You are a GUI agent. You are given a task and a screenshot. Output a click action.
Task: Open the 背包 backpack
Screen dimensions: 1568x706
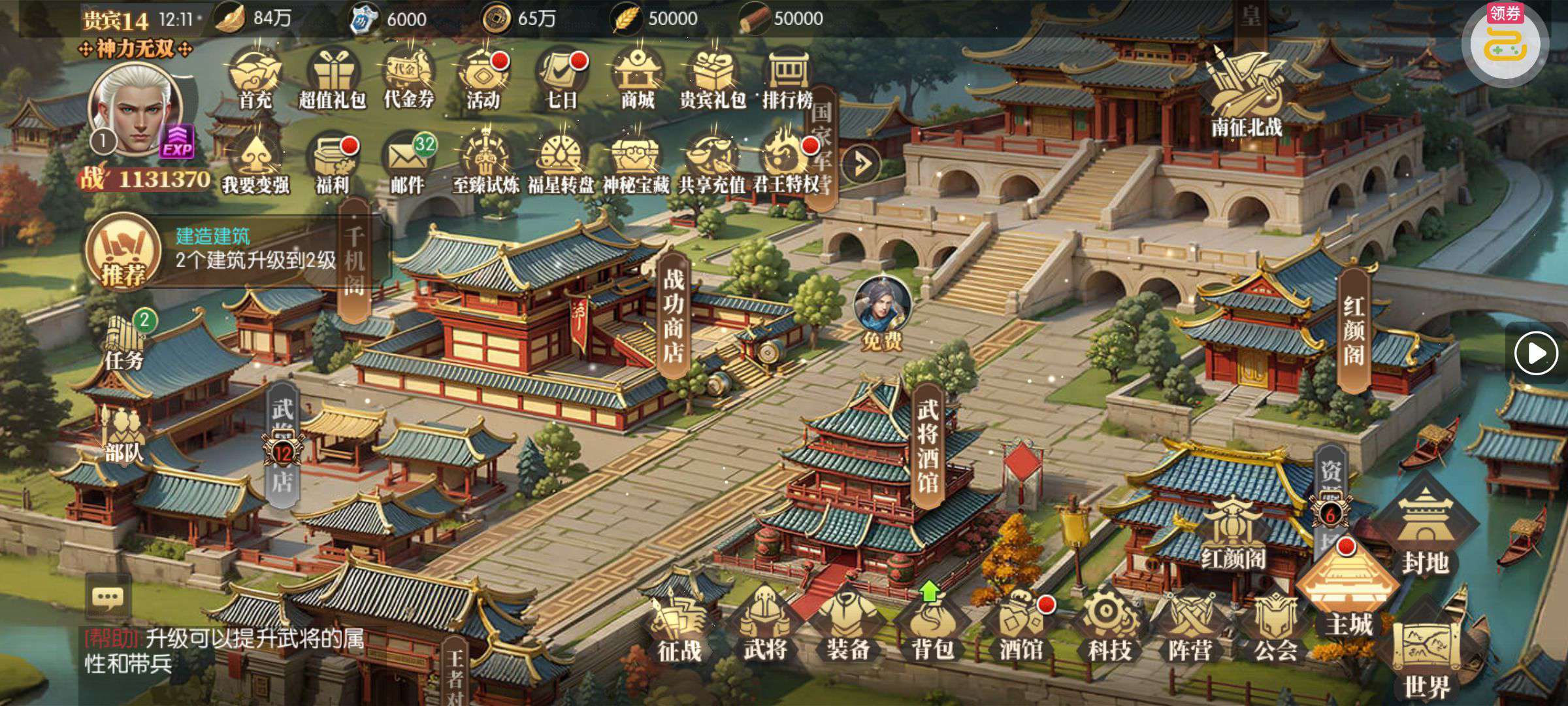(933, 628)
